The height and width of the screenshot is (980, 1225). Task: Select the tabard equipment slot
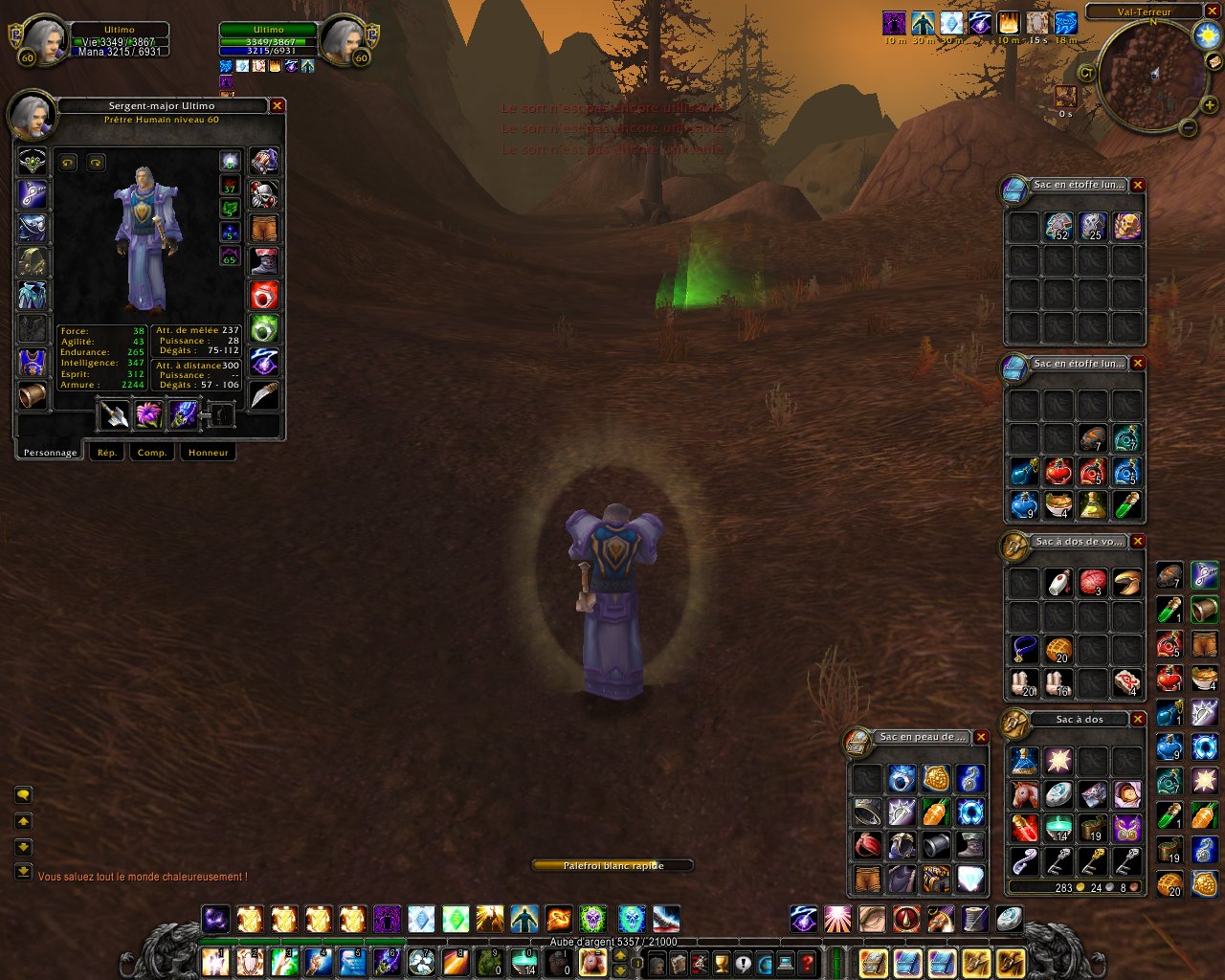(x=33, y=363)
